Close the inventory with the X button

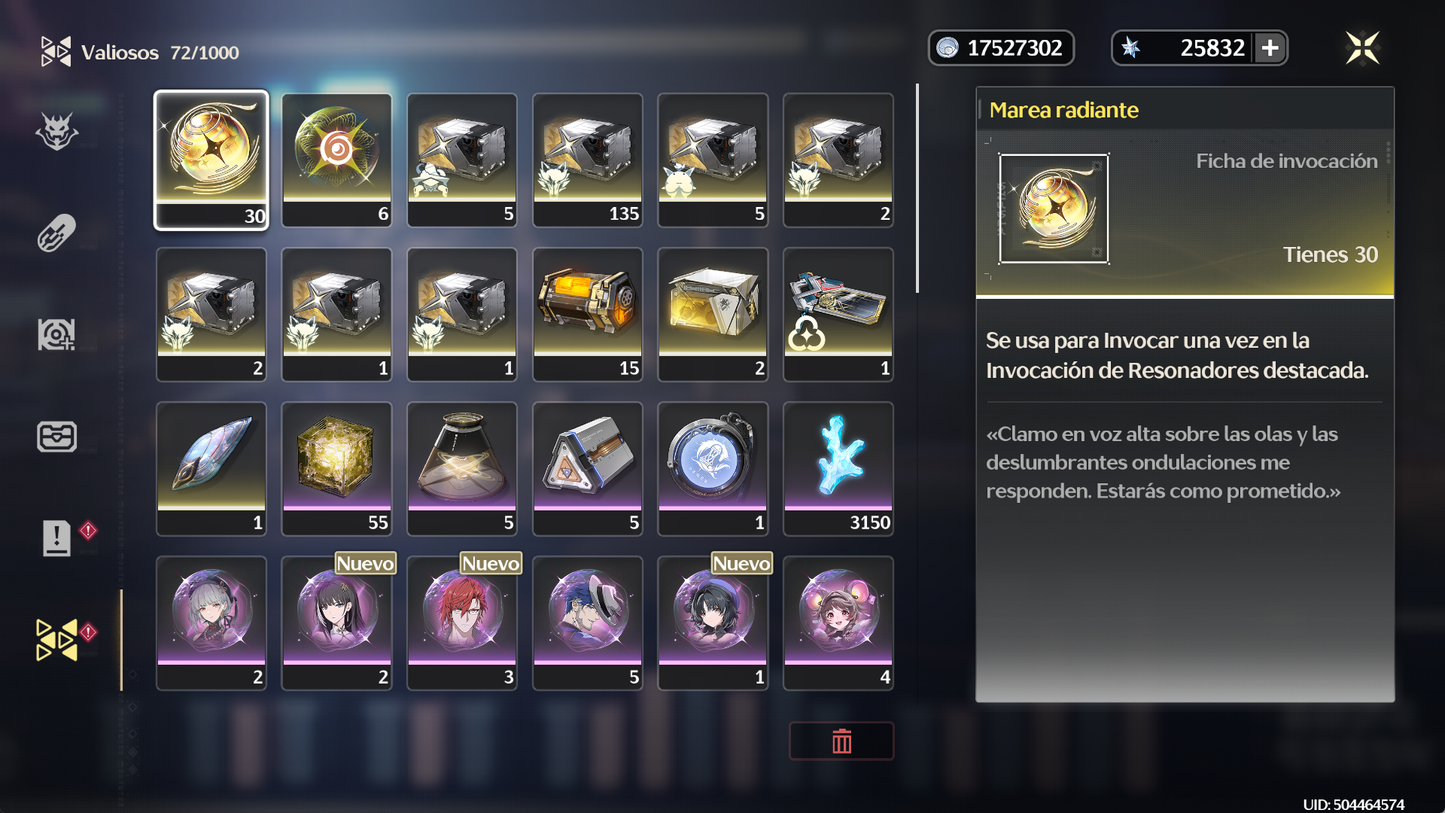click(1362, 48)
